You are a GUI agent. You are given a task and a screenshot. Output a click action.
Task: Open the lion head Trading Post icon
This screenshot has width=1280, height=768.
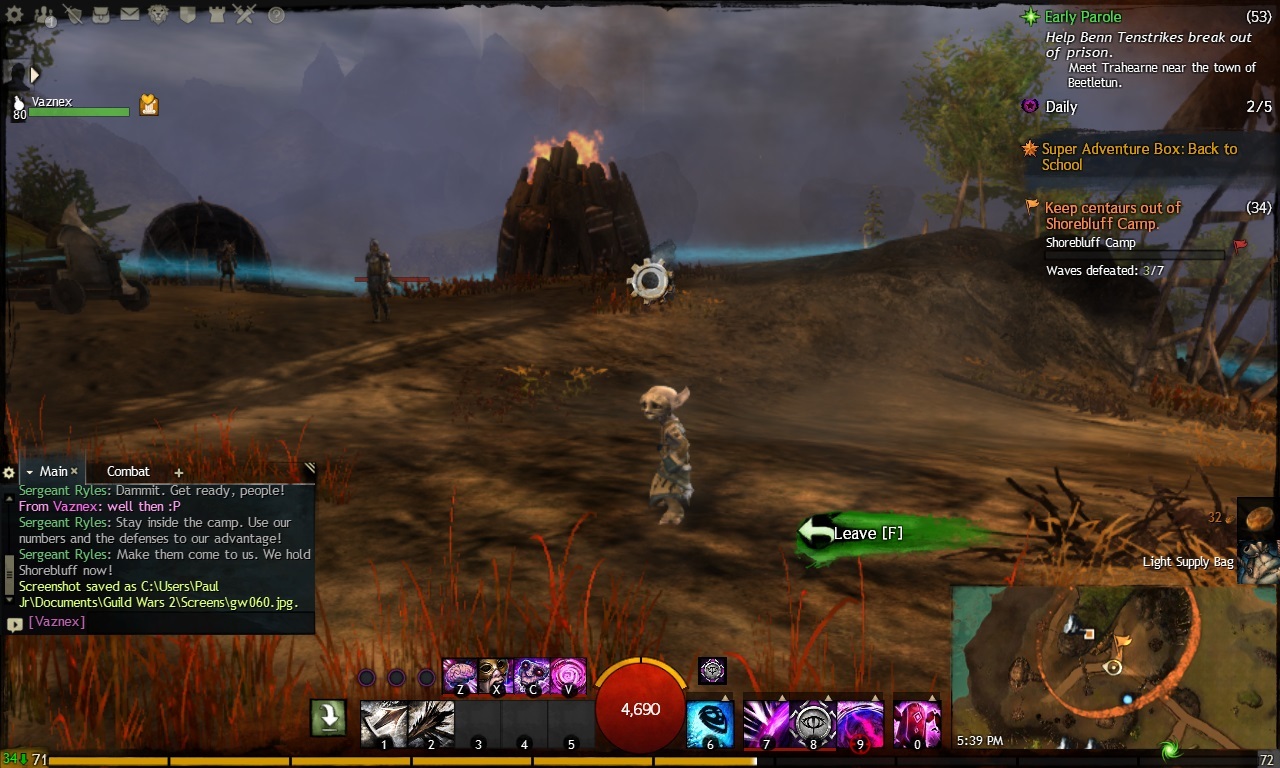tap(159, 15)
